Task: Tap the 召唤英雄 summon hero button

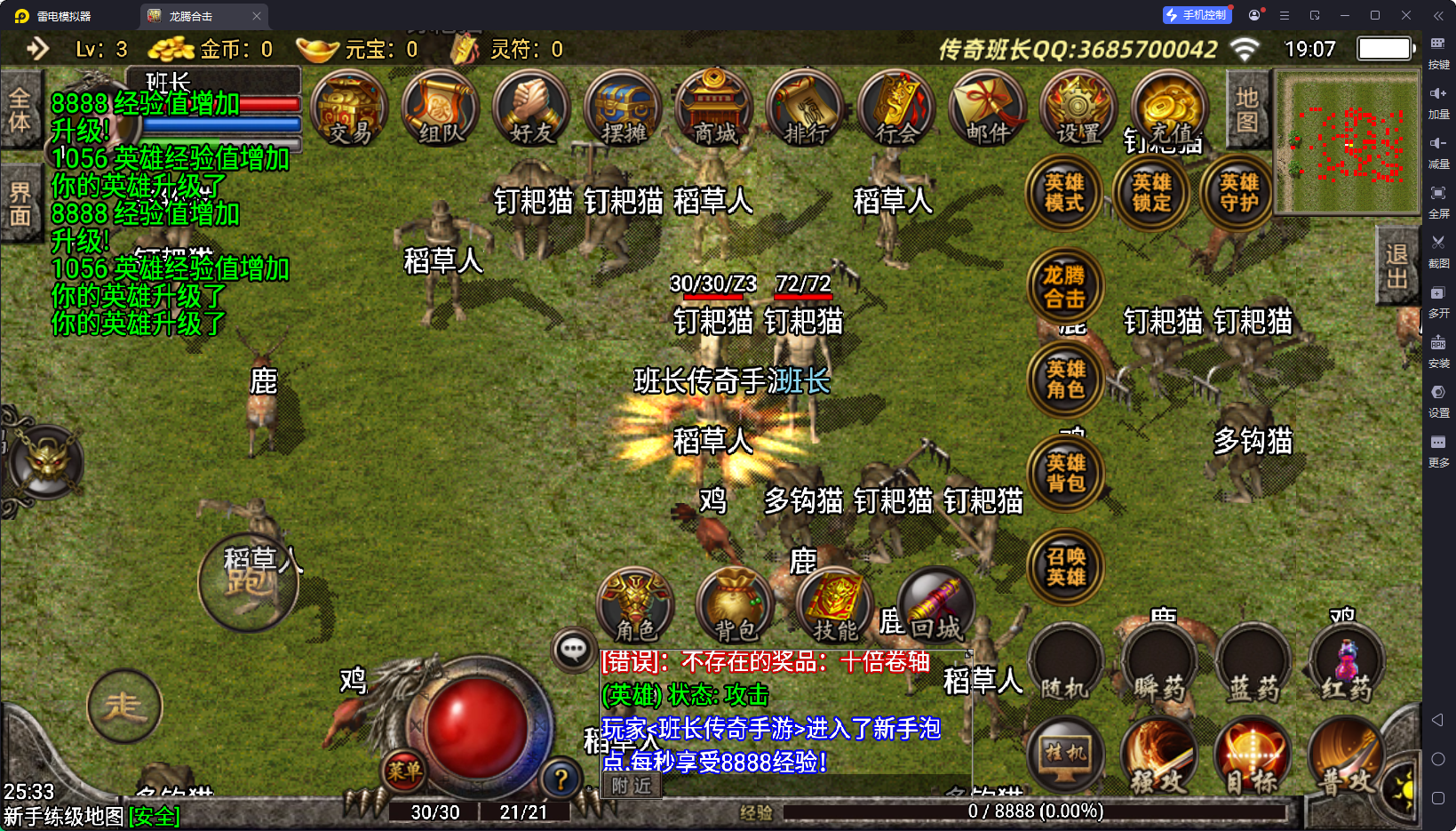Action: click(1065, 567)
